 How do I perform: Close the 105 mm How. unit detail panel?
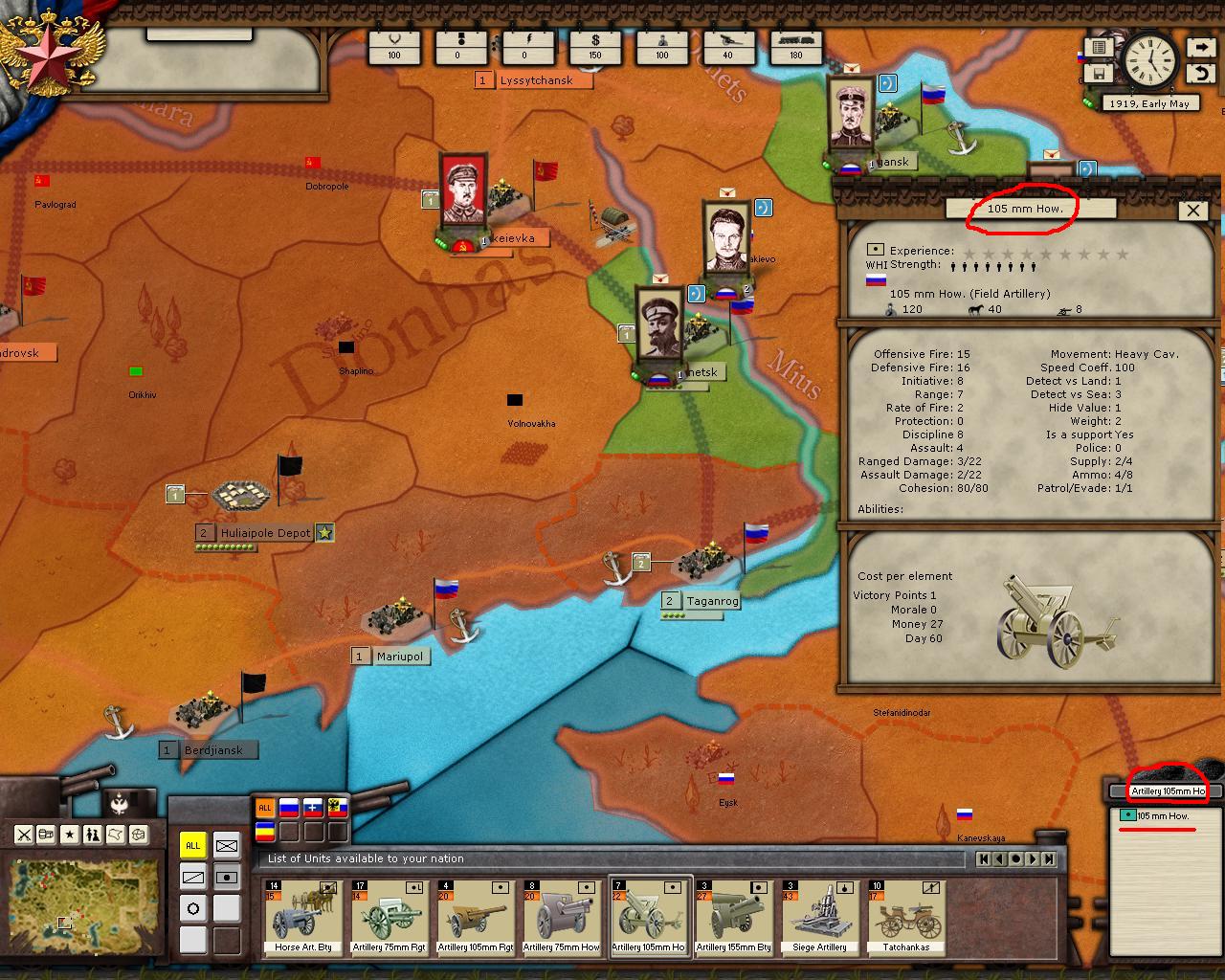(x=1192, y=211)
